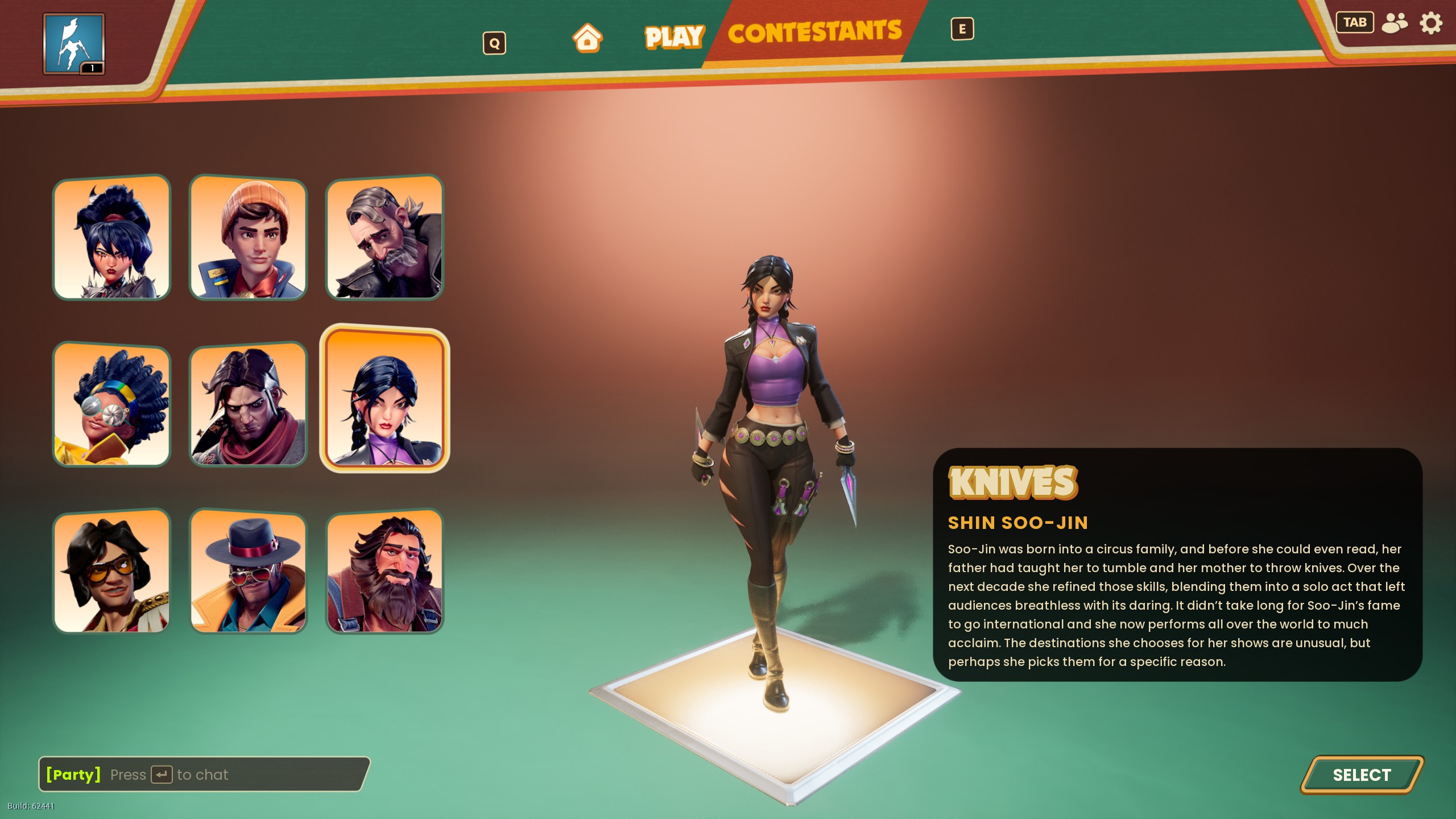Viewport: 1456px width, 819px height.
Task: Open the friends list icon
Action: [x=1395, y=23]
